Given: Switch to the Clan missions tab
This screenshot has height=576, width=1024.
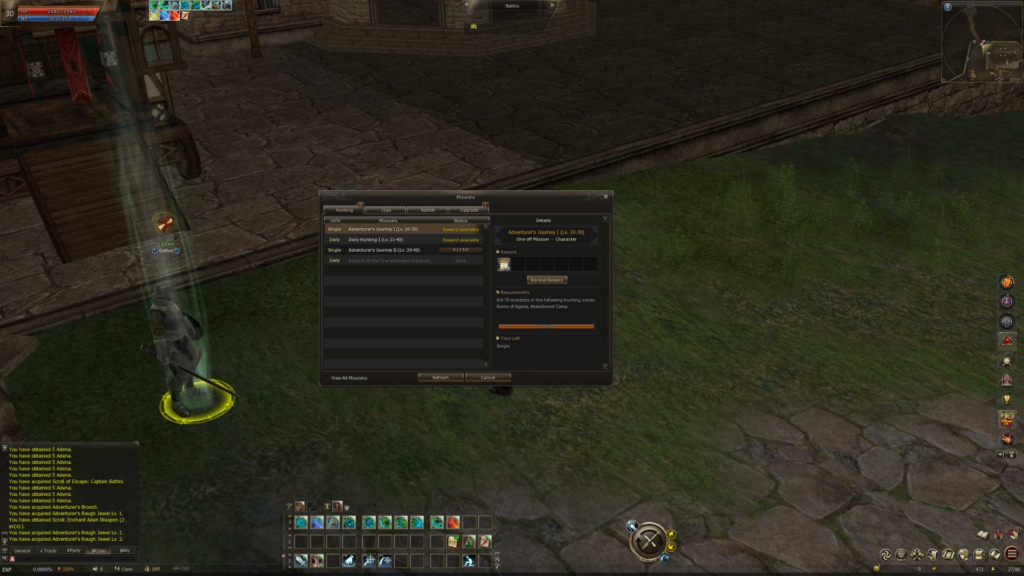Looking at the screenshot, I should (x=385, y=210).
